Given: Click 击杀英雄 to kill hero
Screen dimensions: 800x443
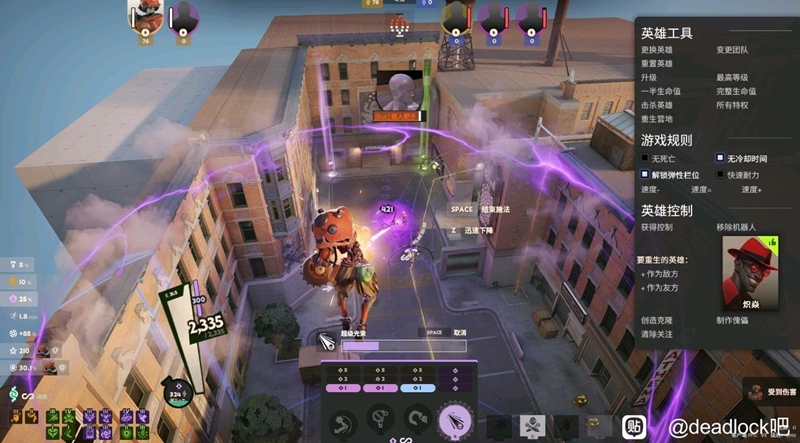Looking at the screenshot, I should pos(656,104).
